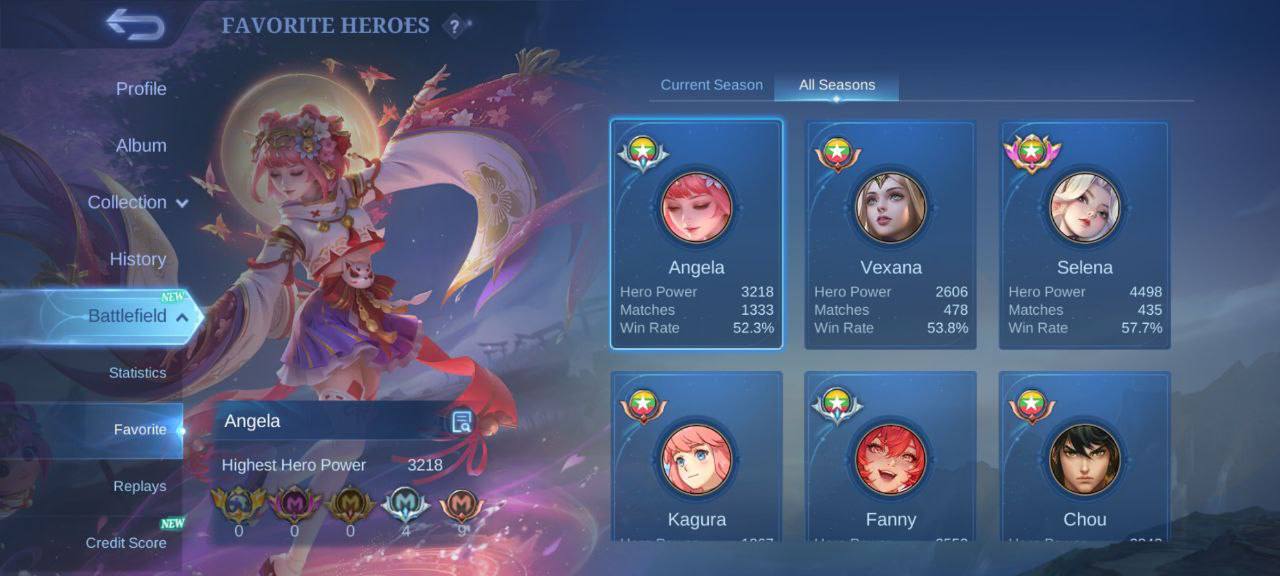Viewport: 1280px width, 576px height.
Task: Open the History section
Action: point(138,259)
